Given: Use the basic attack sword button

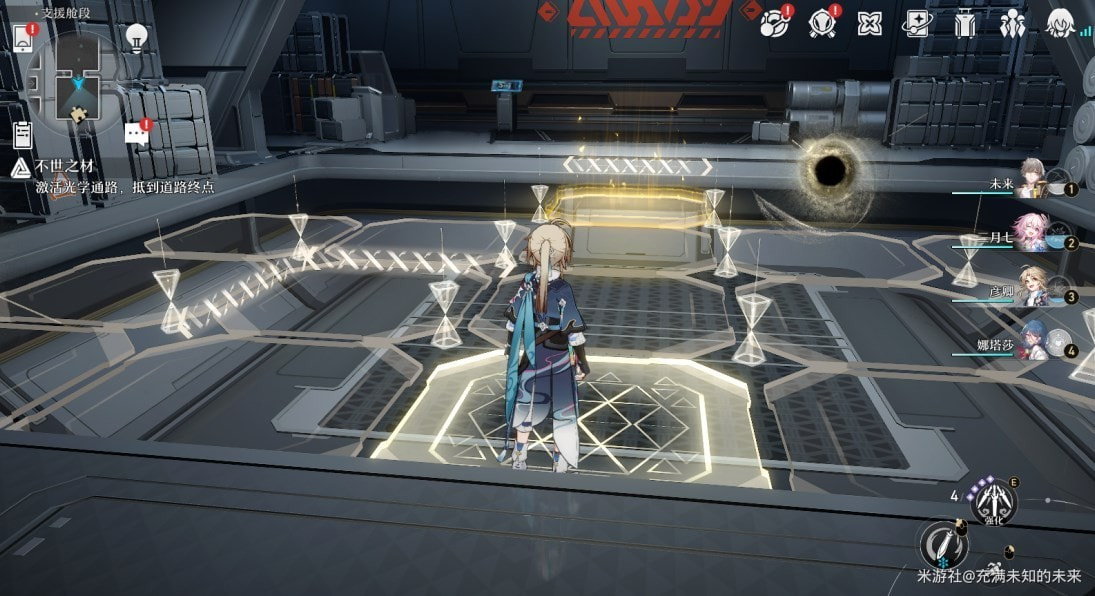Looking at the screenshot, I should 942,543.
